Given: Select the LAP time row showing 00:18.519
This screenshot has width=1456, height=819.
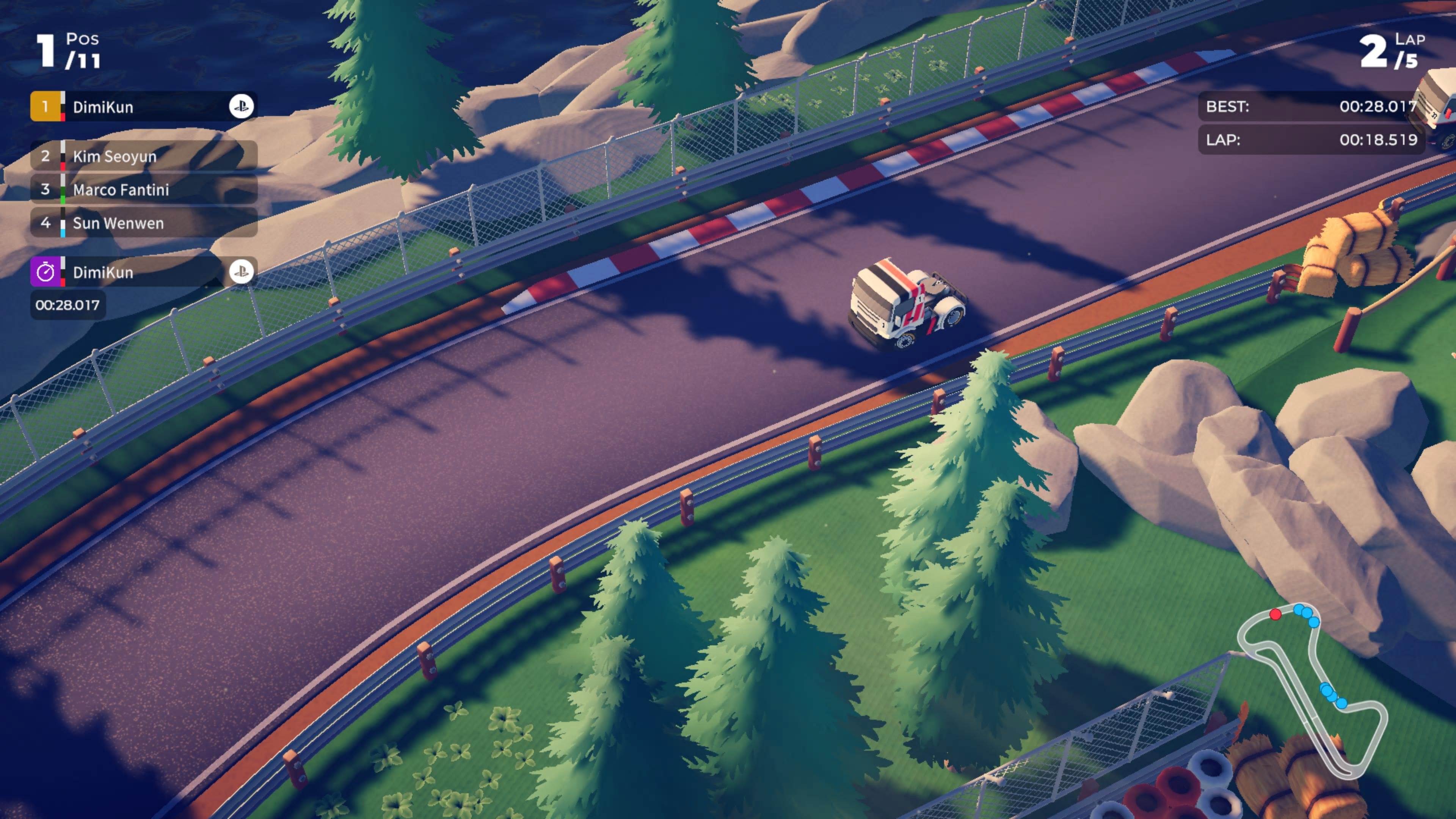Looking at the screenshot, I should tap(1309, 139).
